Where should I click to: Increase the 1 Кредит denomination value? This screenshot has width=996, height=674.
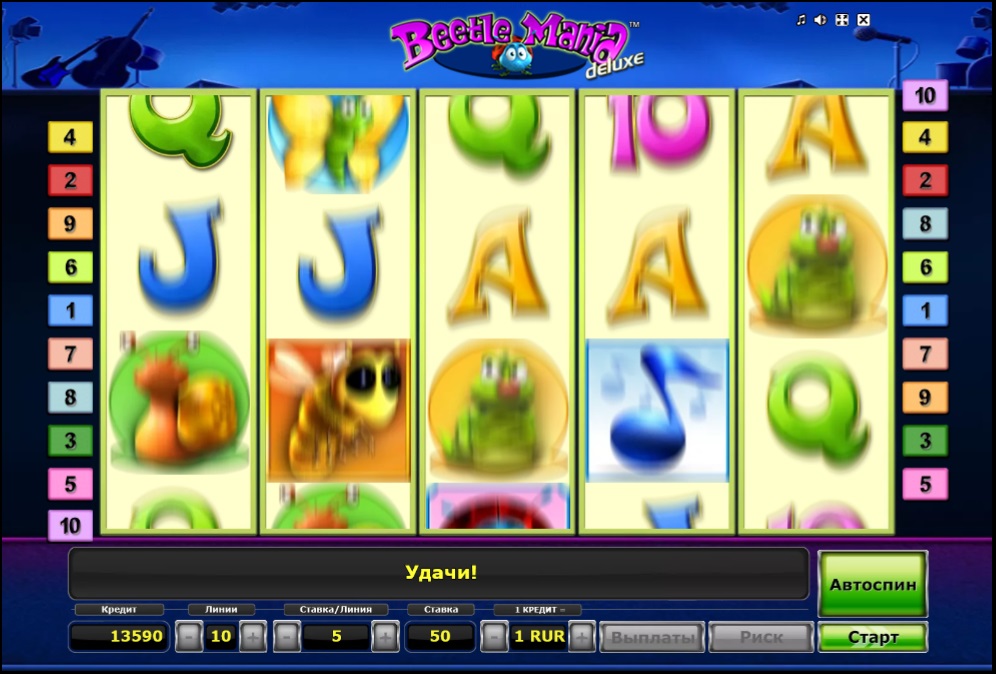pos(582,637)
